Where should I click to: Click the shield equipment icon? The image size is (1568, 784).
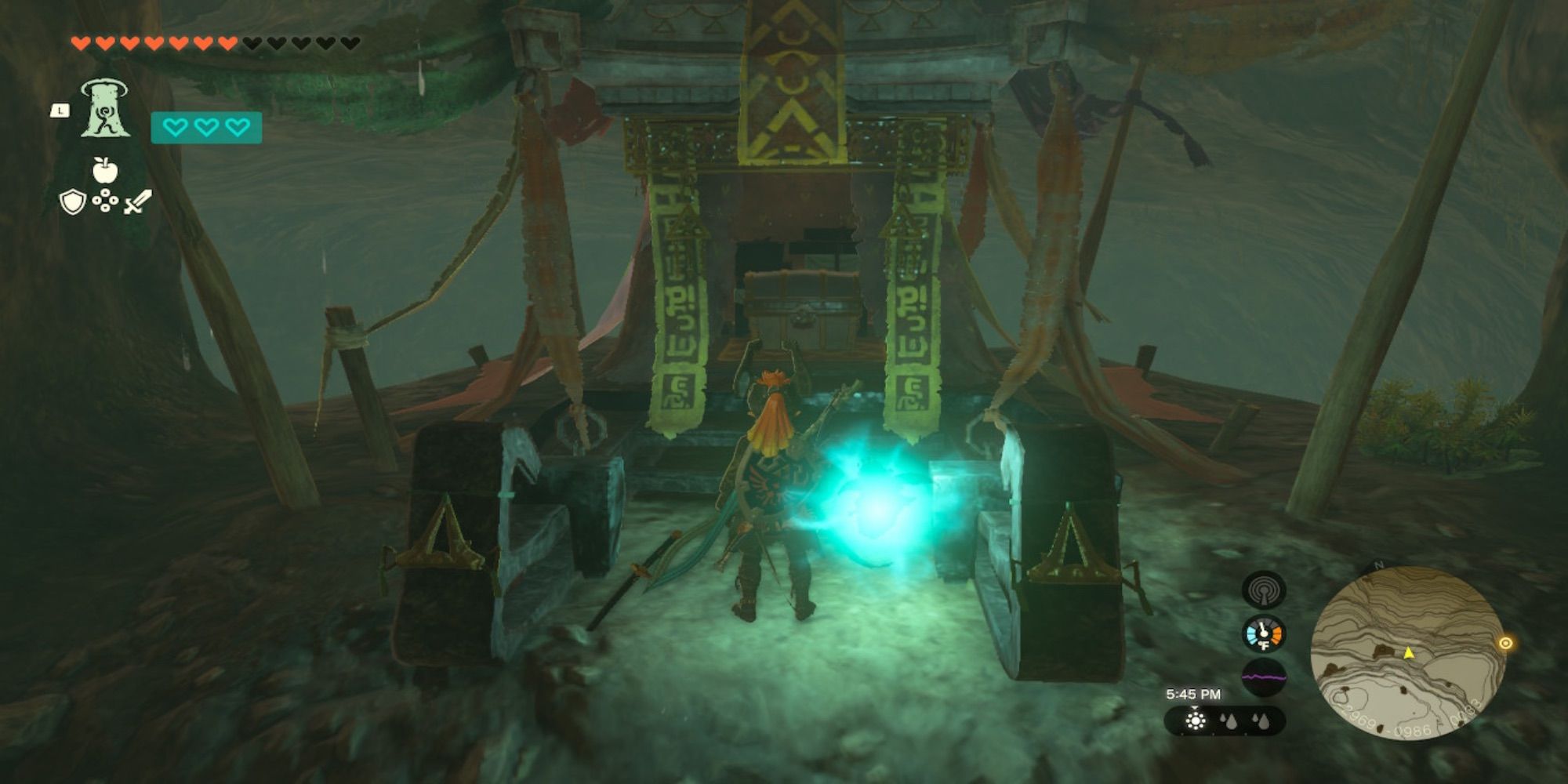73,202
